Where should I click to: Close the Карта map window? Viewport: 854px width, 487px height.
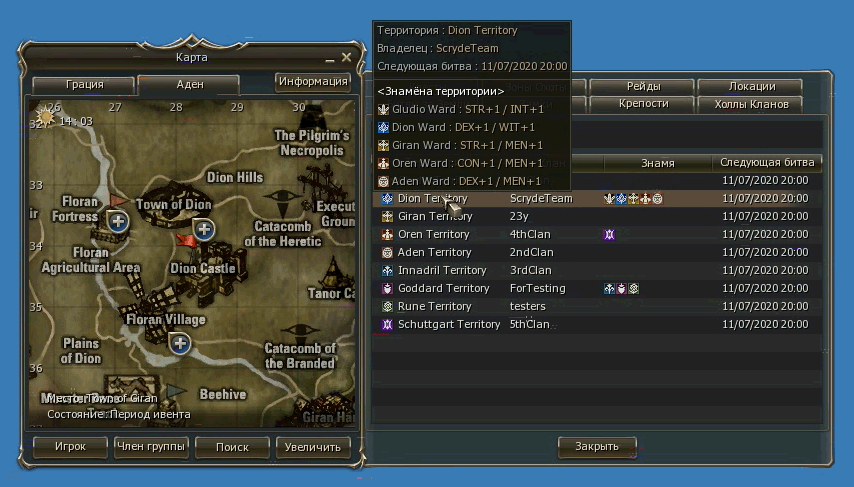[x=346, y=58]
